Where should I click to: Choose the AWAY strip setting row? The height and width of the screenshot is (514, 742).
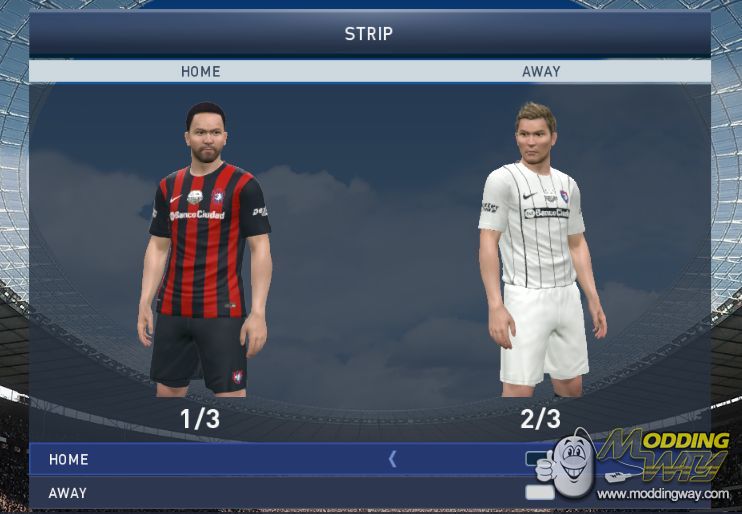click(x=200, y=493)
